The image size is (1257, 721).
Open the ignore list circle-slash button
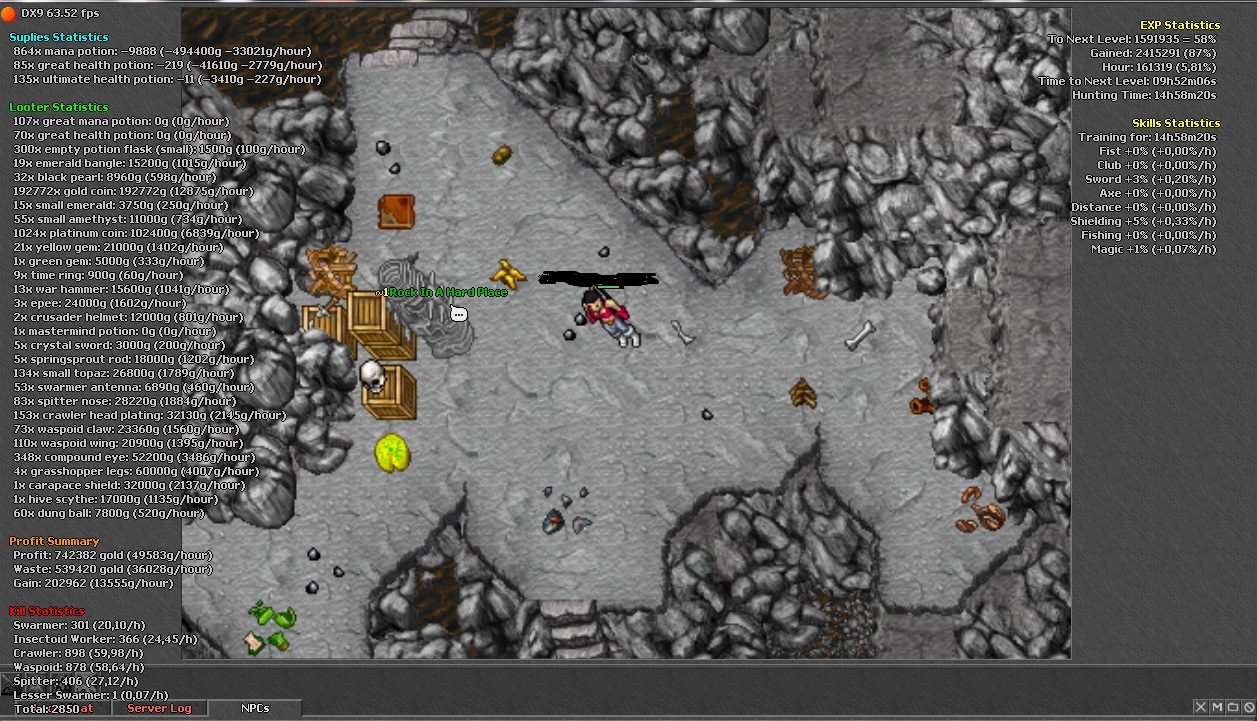(x=1248, y=708)
